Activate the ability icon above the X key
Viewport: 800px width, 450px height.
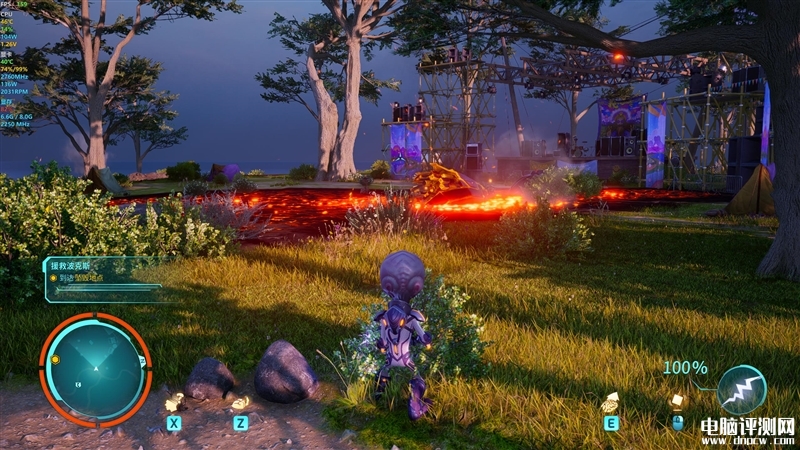tap(174, 402)
